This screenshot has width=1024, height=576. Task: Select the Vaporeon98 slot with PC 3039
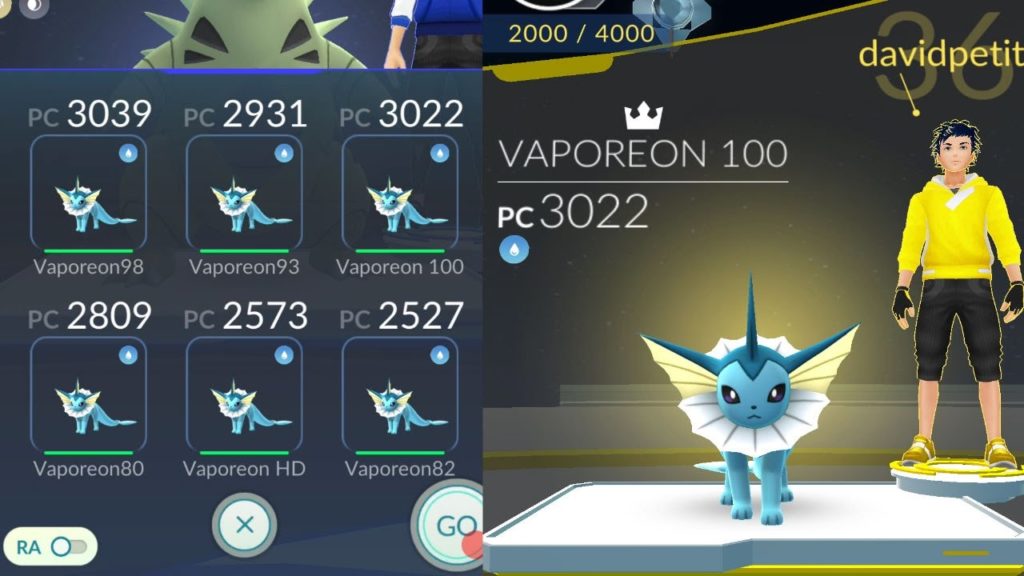(89, 195)
